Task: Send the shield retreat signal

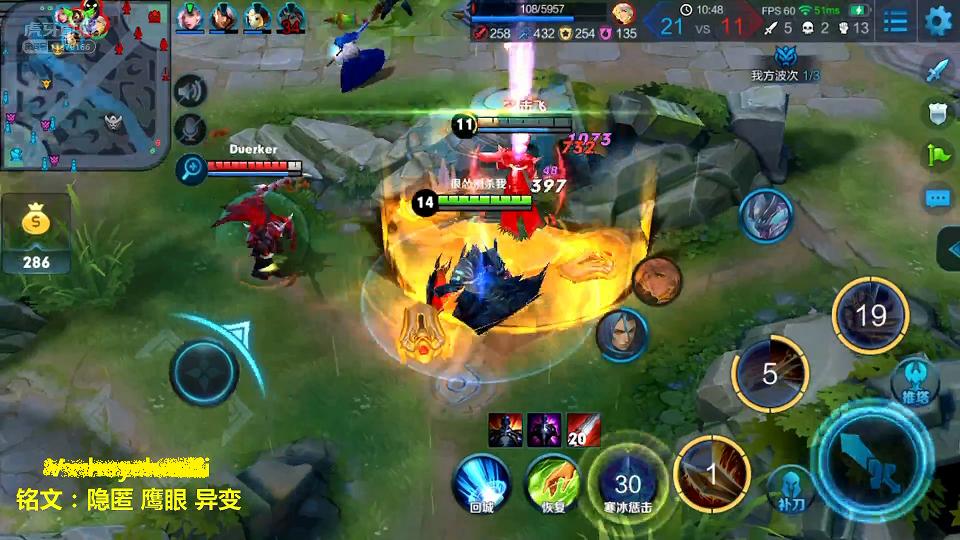Action: 937,113
